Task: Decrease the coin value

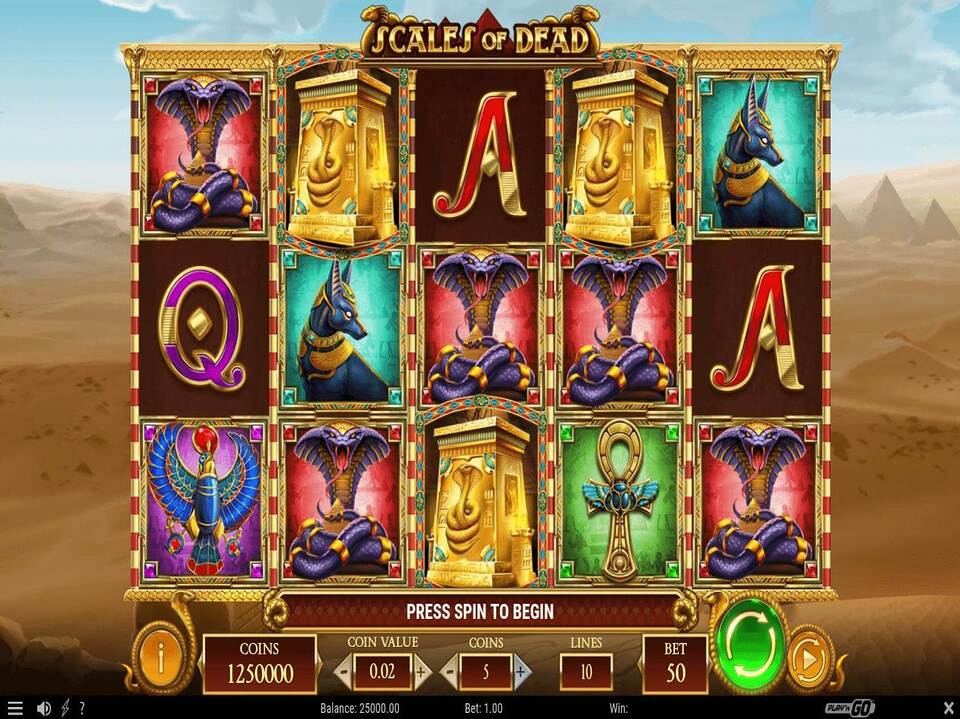Action: 343,672
